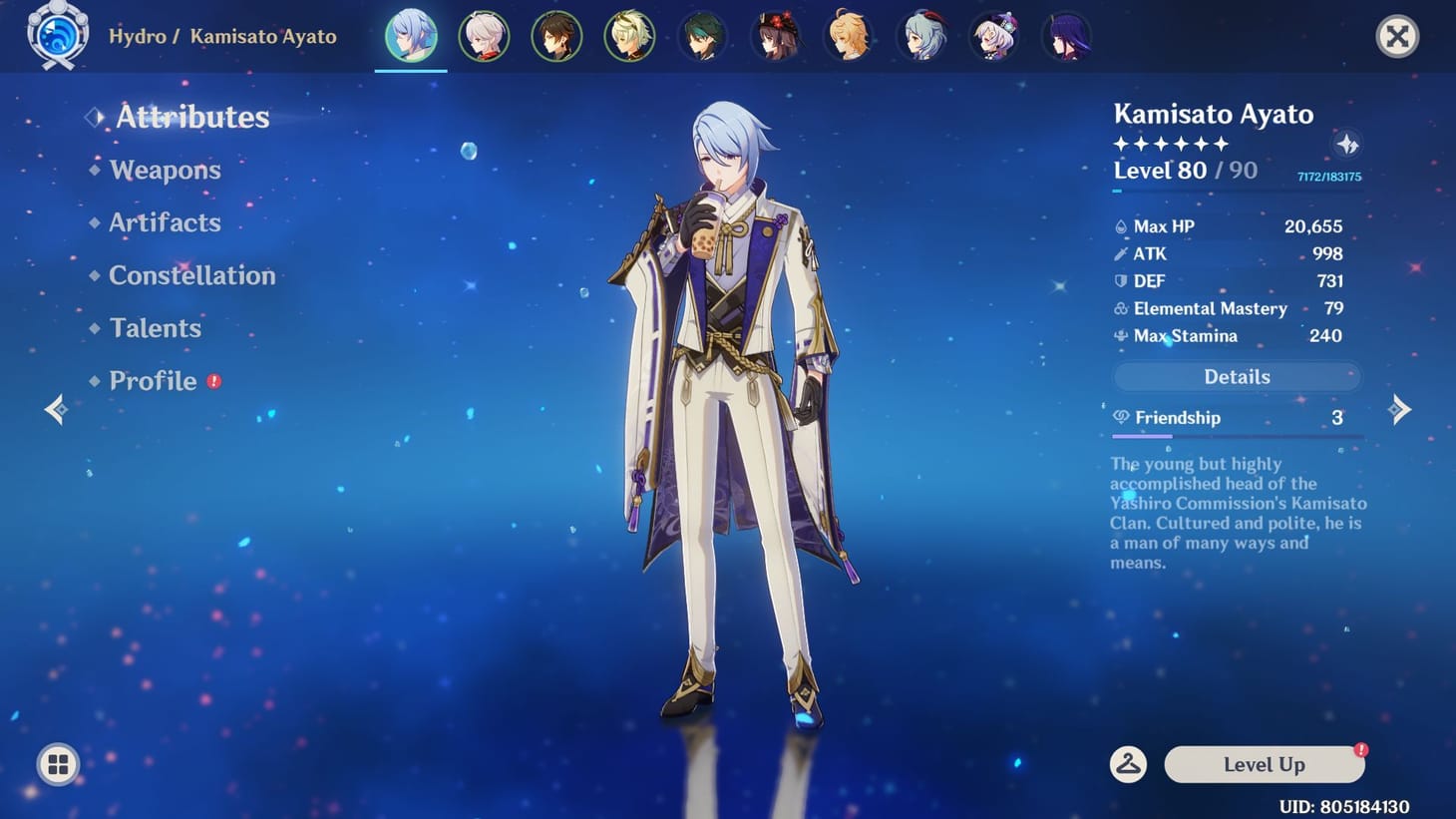The image size is (1456, 819).
Task: Click the Max HP droplet stat icon
Action: click(x=1121, y=226)
